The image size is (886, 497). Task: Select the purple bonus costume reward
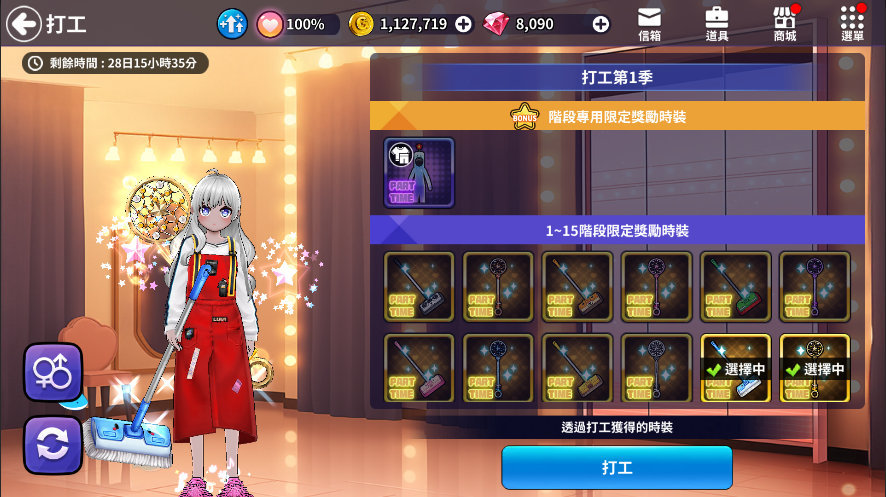(419, 173)
